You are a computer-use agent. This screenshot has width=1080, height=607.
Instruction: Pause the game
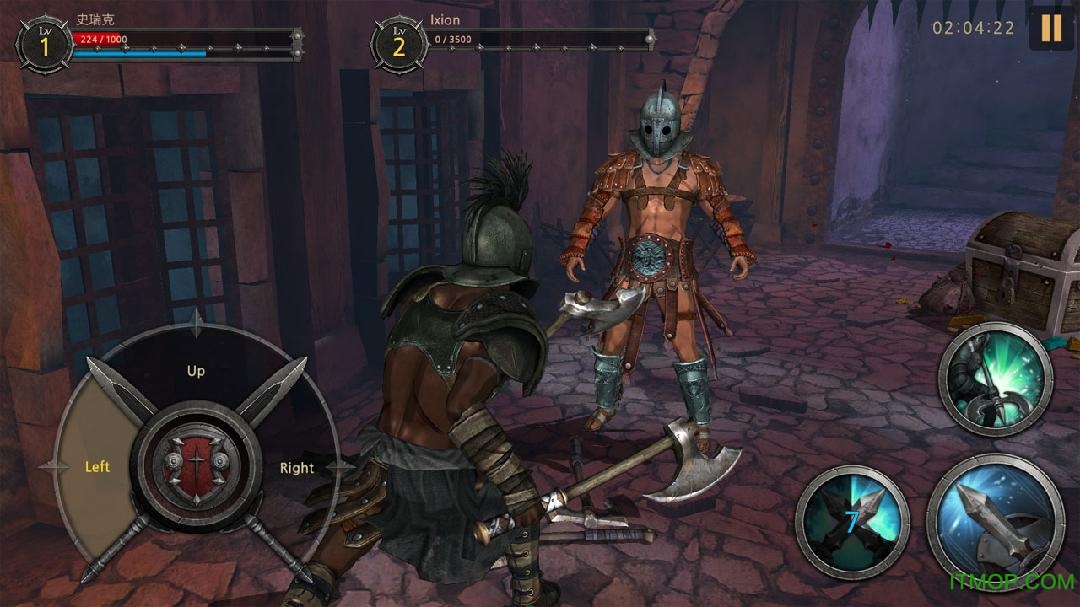1051,28
